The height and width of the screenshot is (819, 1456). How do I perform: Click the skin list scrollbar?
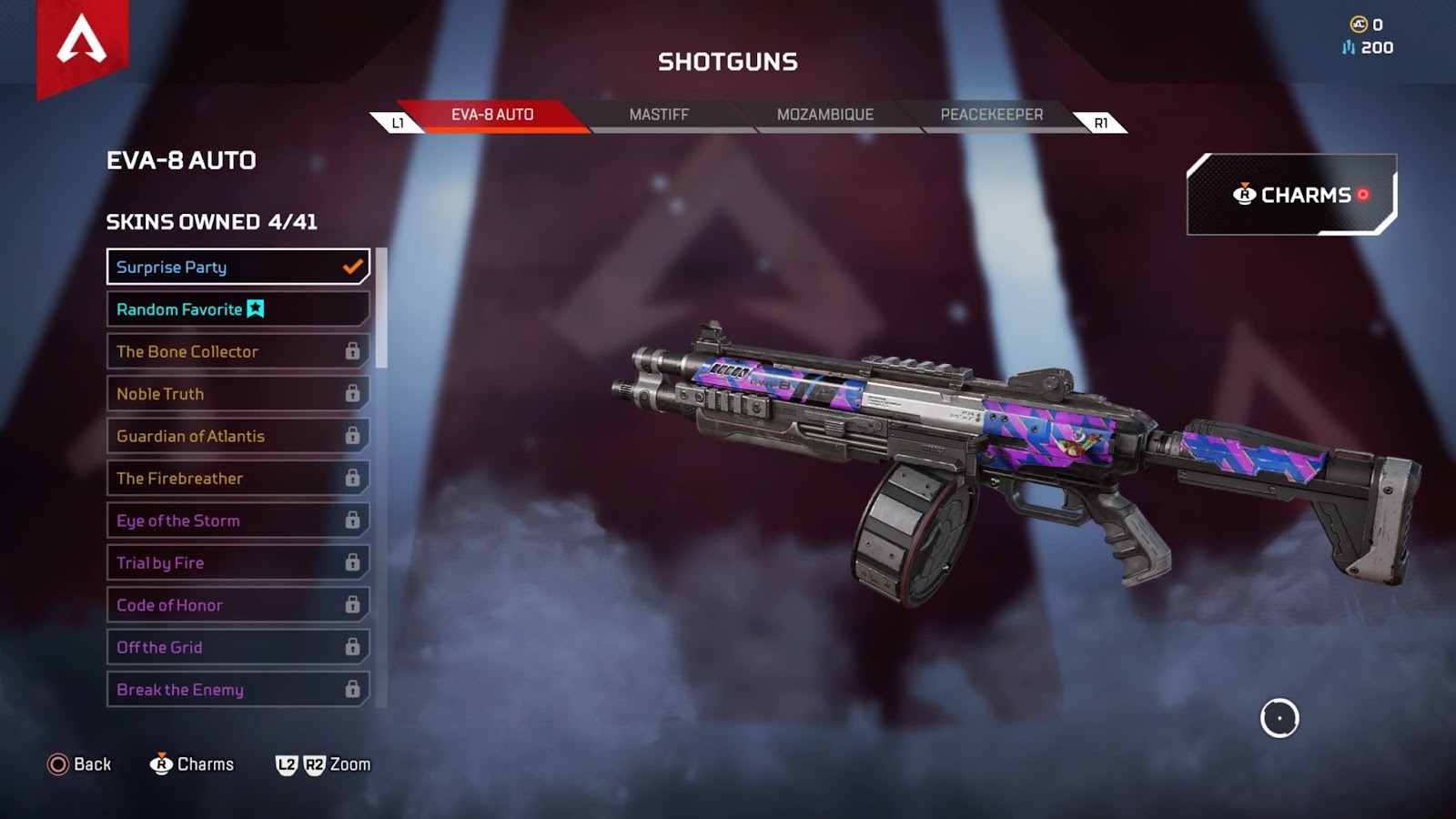[x=382, y=308]
